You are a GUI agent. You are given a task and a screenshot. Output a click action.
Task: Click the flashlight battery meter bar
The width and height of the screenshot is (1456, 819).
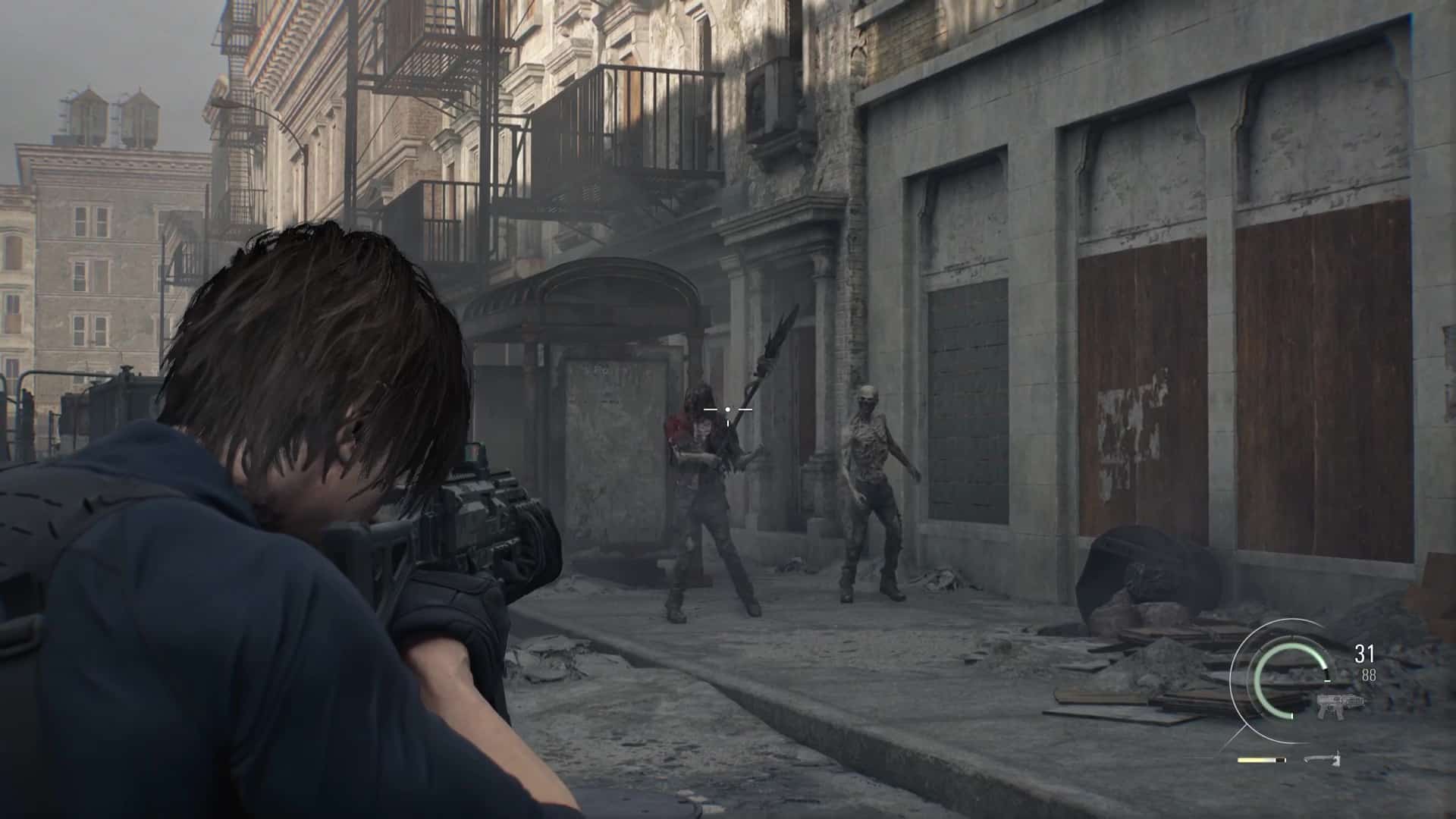(x=1255, y=761)
